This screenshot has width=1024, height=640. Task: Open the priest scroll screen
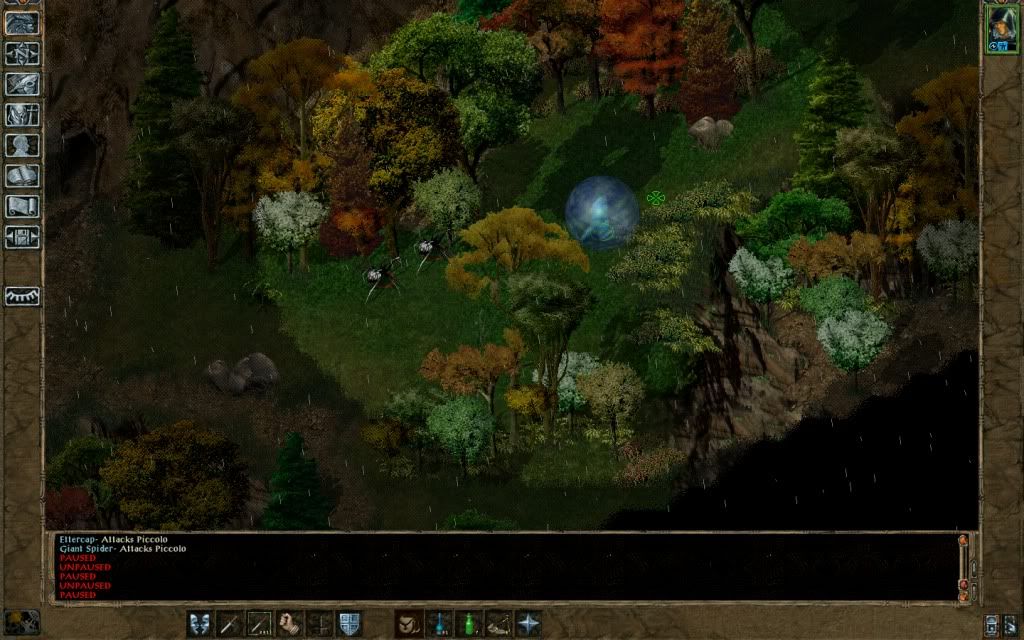click(22, 206)
